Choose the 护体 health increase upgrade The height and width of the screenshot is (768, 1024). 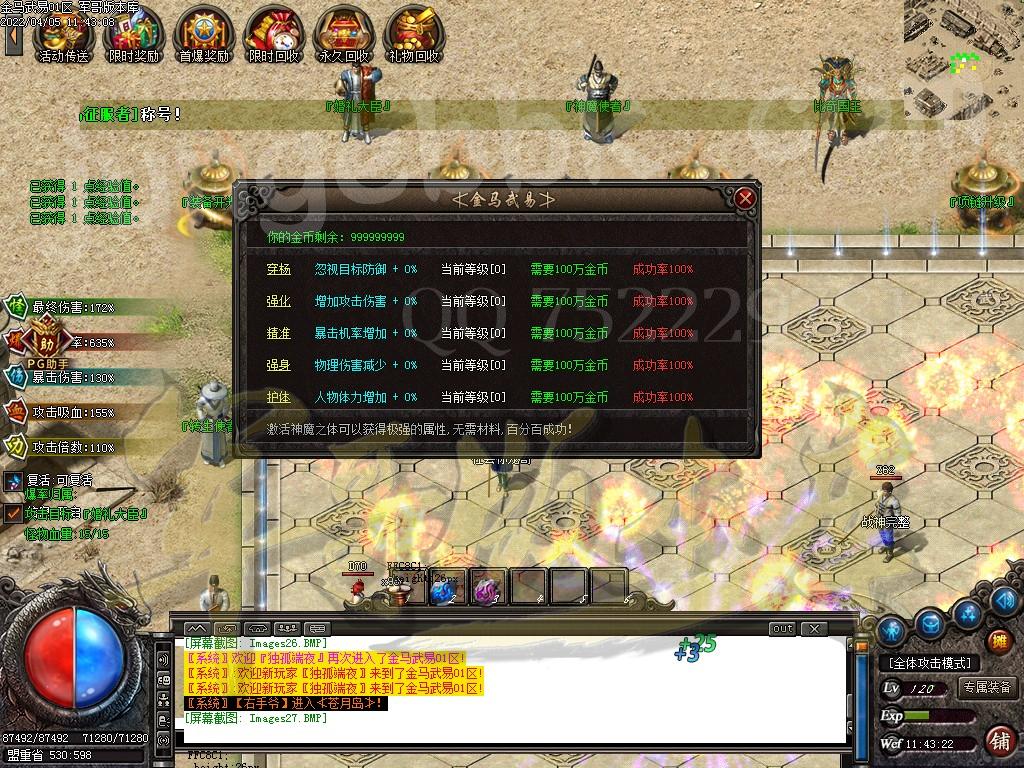pyautogui.click(x=278, y=397)
